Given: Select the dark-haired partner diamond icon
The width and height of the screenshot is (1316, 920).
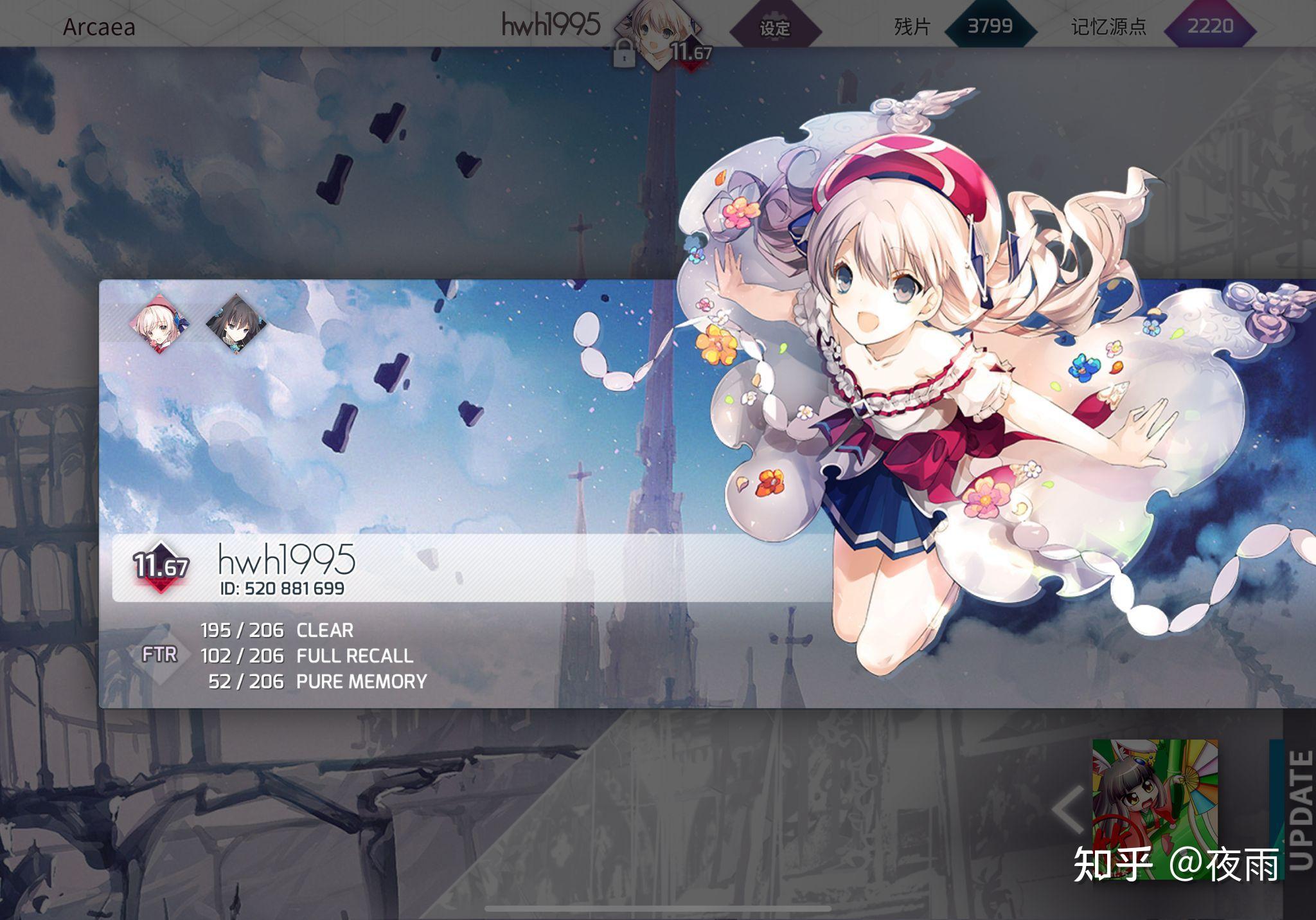Looking at the screenshot, I should pyautogui.click(x=236, y=323).
